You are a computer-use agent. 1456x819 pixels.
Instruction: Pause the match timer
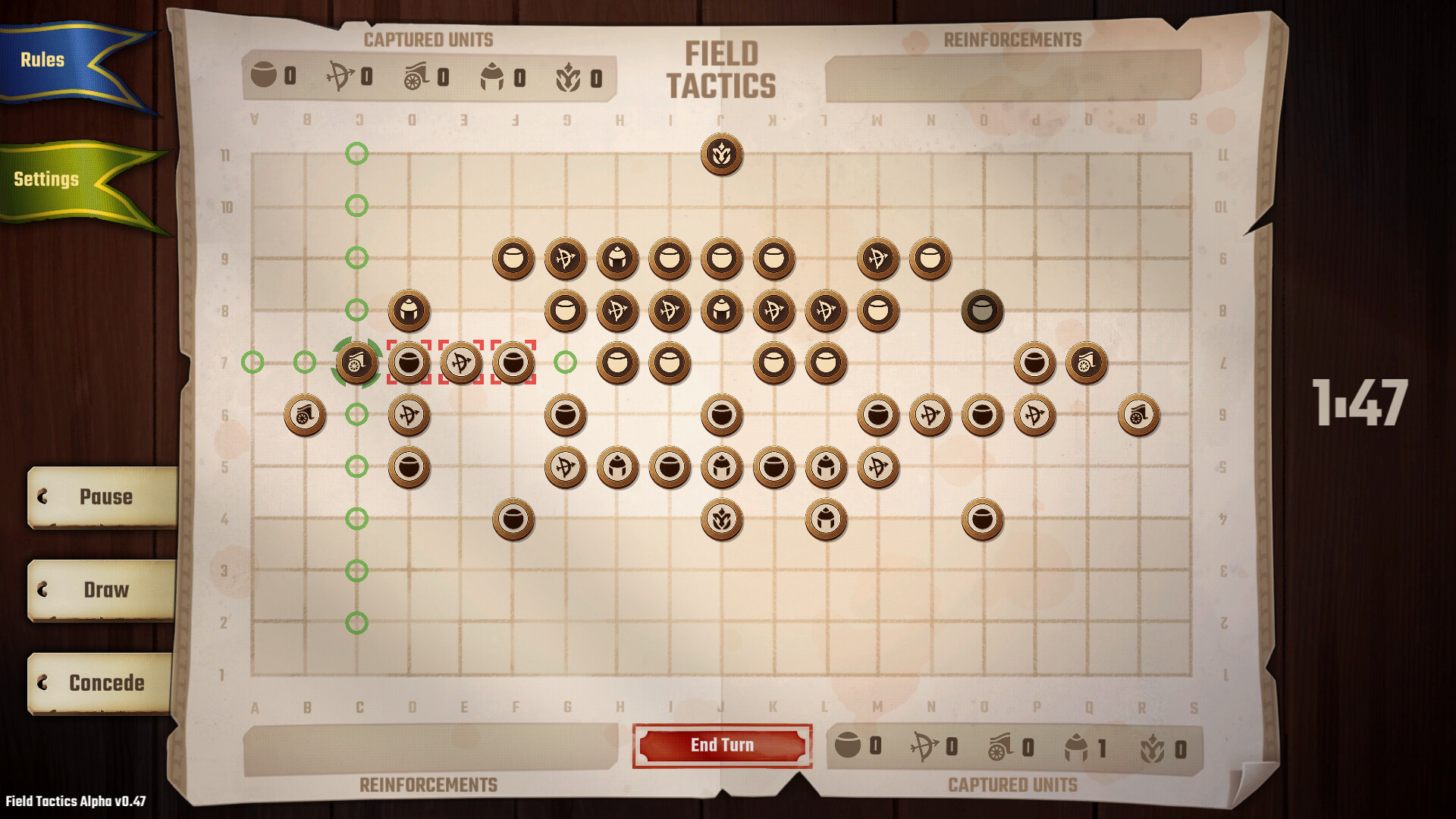(105, 497)
